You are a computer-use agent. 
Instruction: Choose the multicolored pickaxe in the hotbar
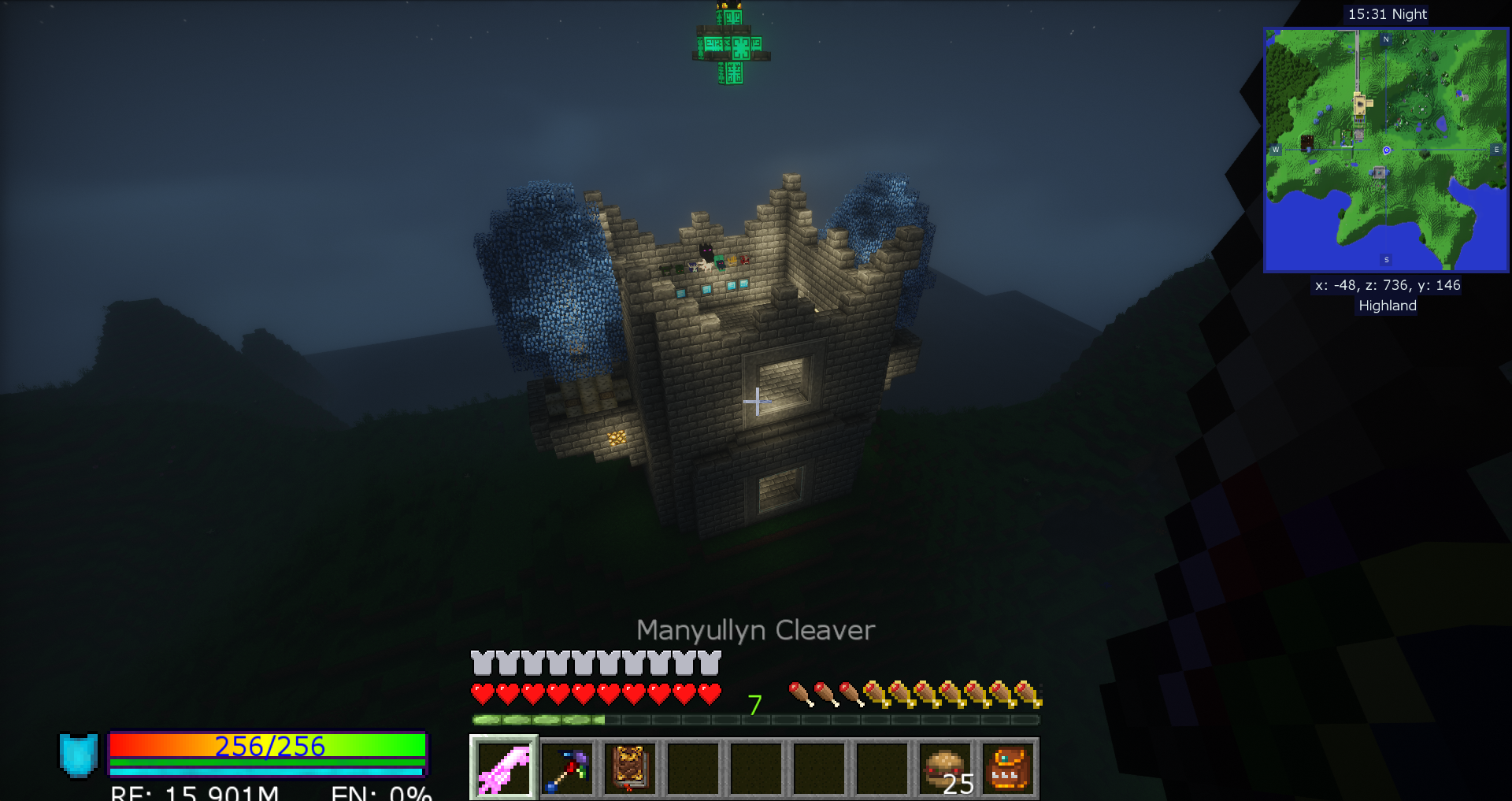567,768
